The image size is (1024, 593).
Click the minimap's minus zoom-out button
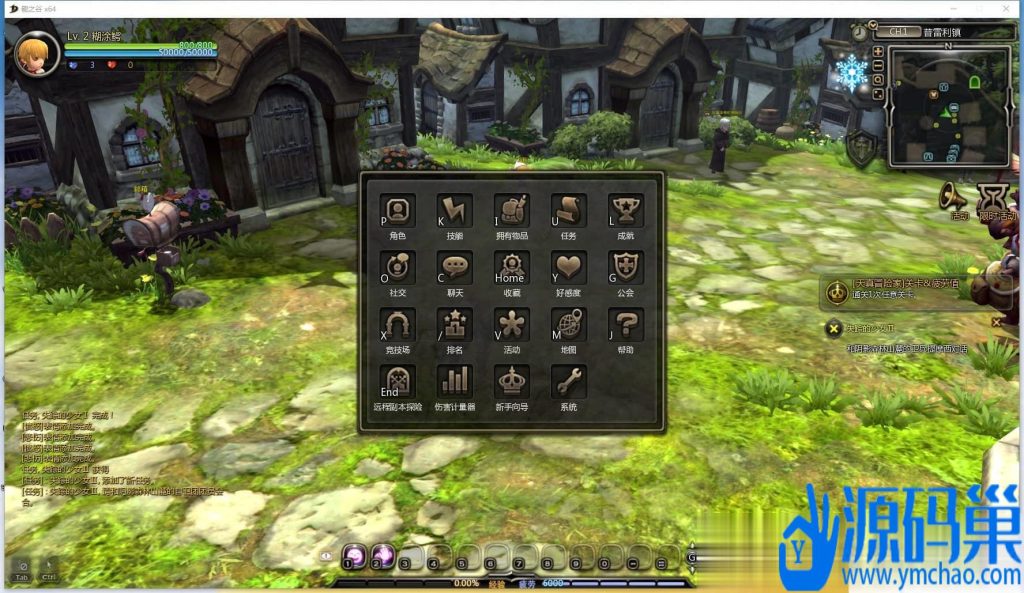point(878,66)
